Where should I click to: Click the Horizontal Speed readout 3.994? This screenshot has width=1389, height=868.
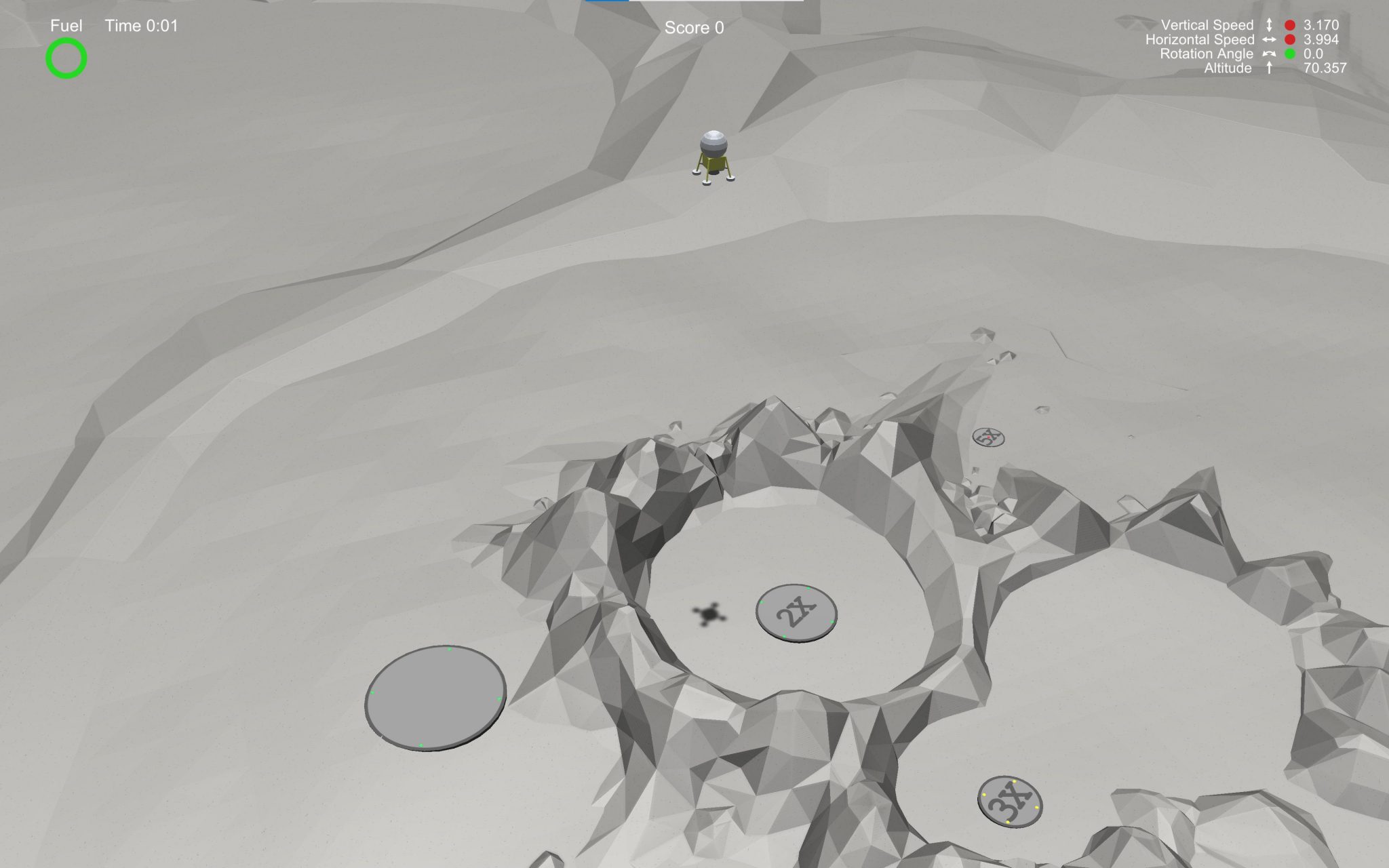pos(1321,39)
